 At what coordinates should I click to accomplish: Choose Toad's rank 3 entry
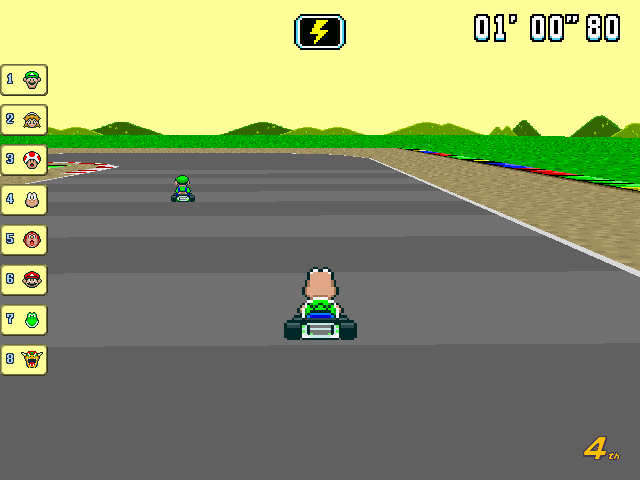[x=24, y=159]
